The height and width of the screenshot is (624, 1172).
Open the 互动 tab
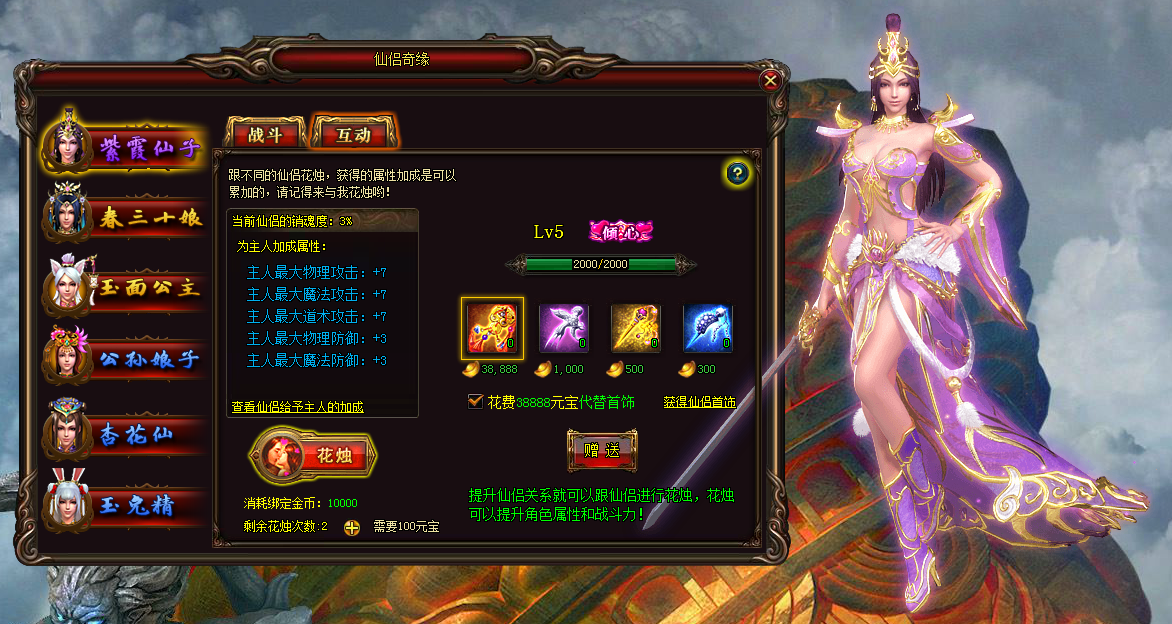(x=354, y=135)
